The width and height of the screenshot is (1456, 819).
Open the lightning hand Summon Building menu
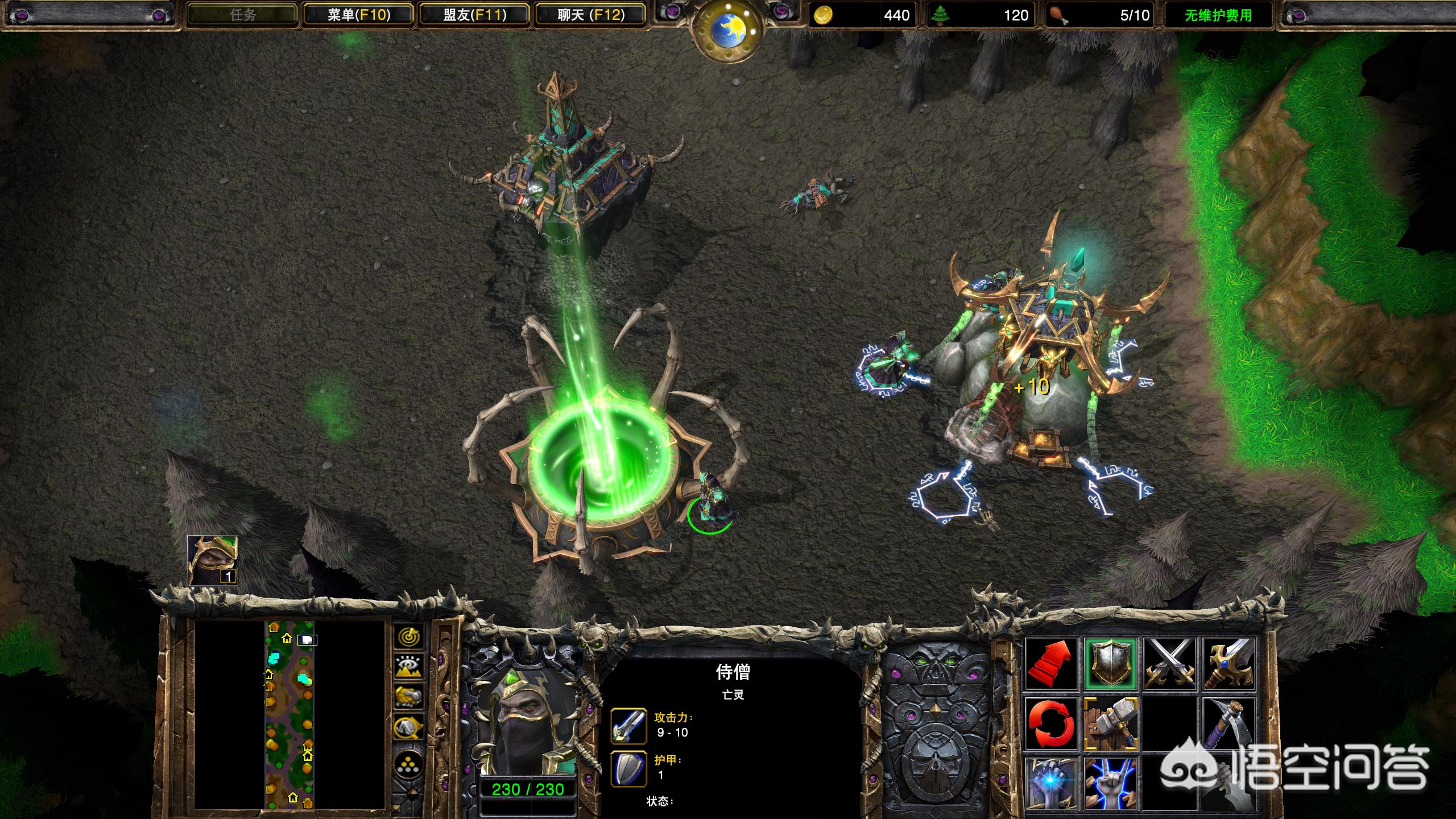coord(1110,783)
